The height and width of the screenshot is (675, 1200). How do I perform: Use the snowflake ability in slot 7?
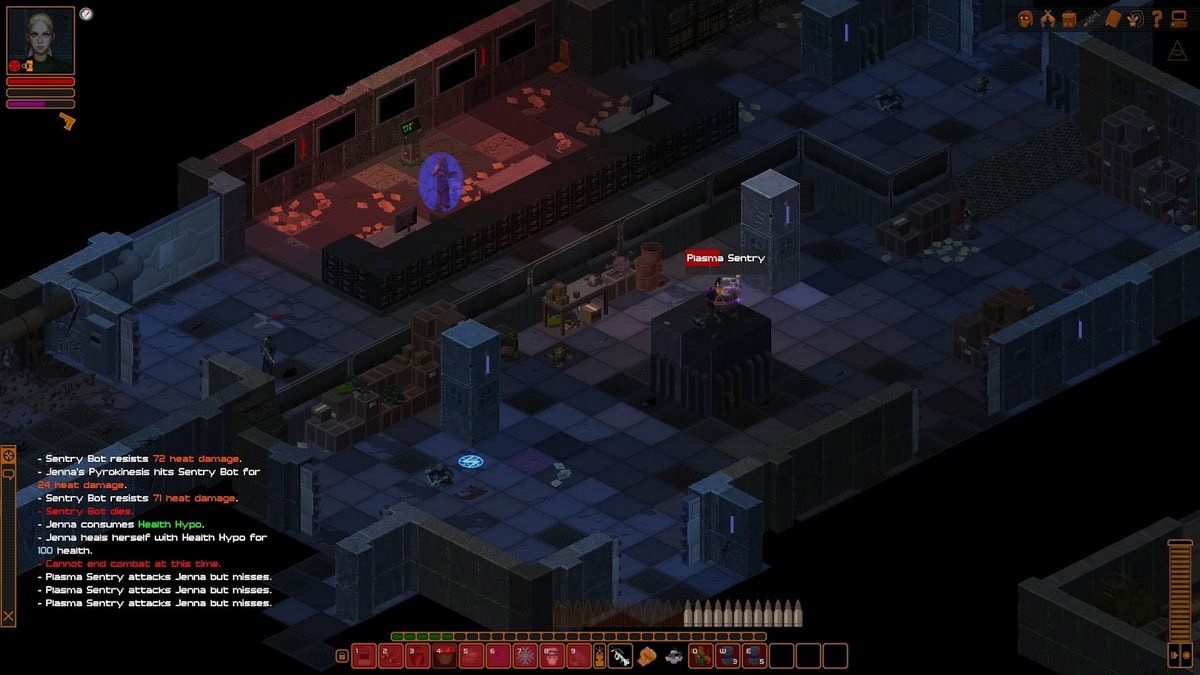(x=525, y=656)
